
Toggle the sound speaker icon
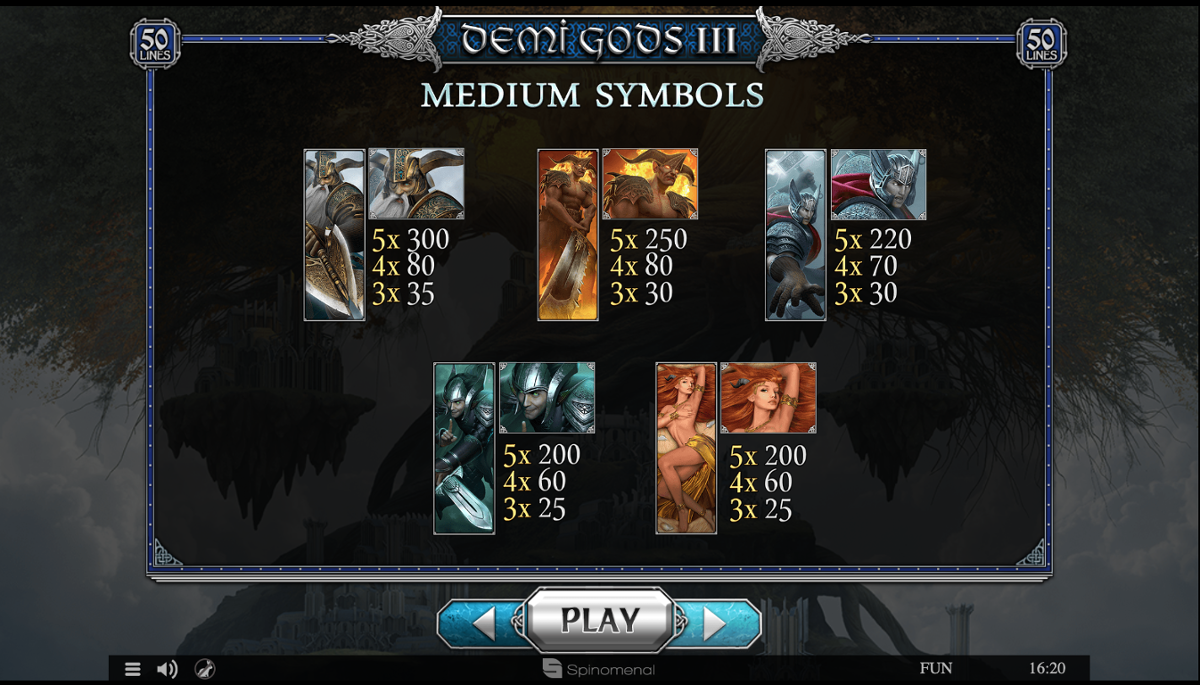(167, 669)
